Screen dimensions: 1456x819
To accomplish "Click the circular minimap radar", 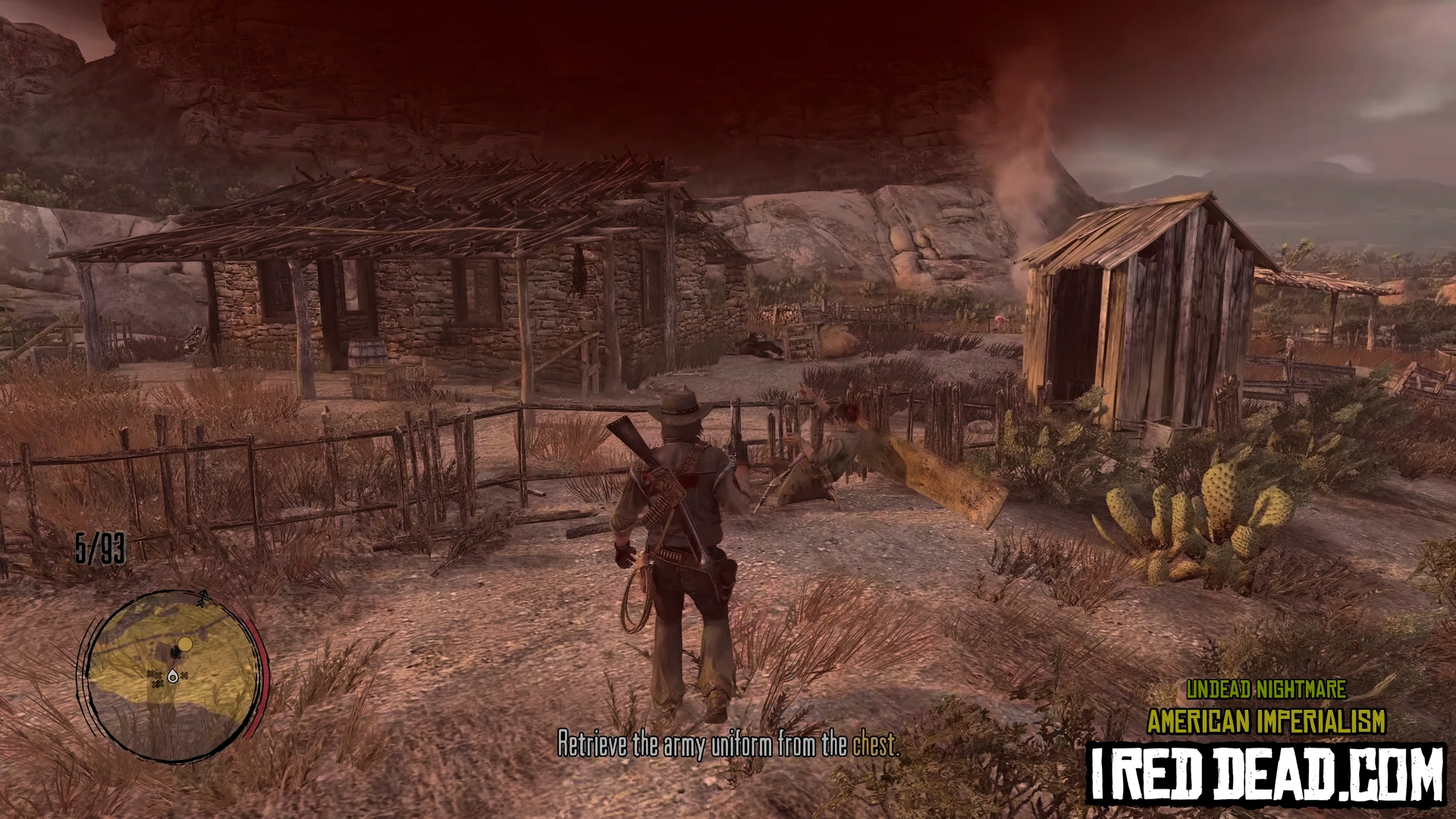I will point(173,676).
